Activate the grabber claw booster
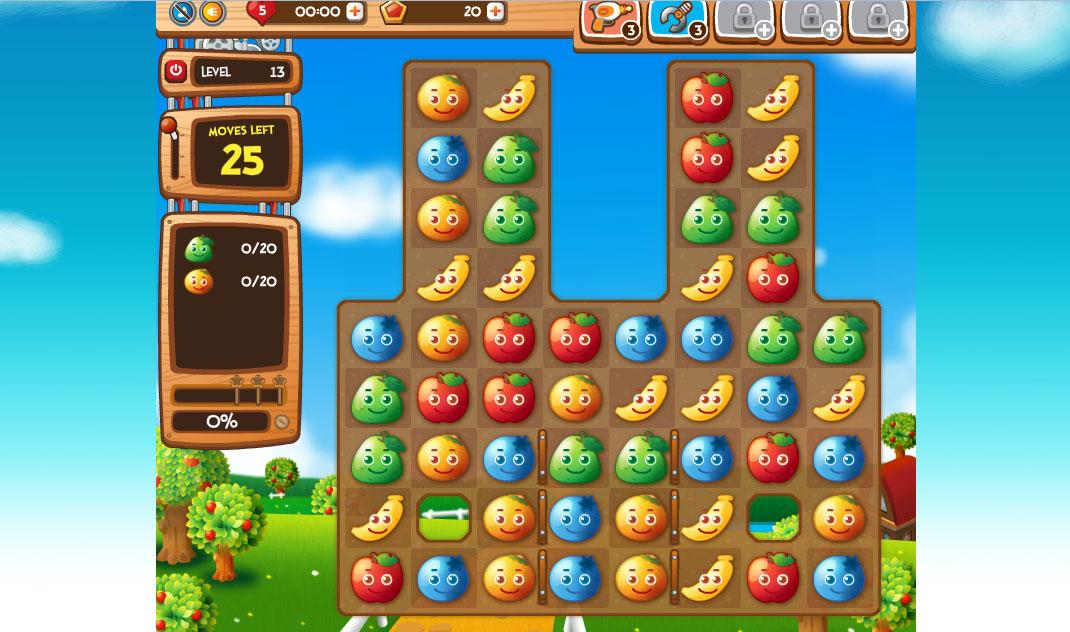The height and width of the screenshot is (632, 1070). pos(677,18)
